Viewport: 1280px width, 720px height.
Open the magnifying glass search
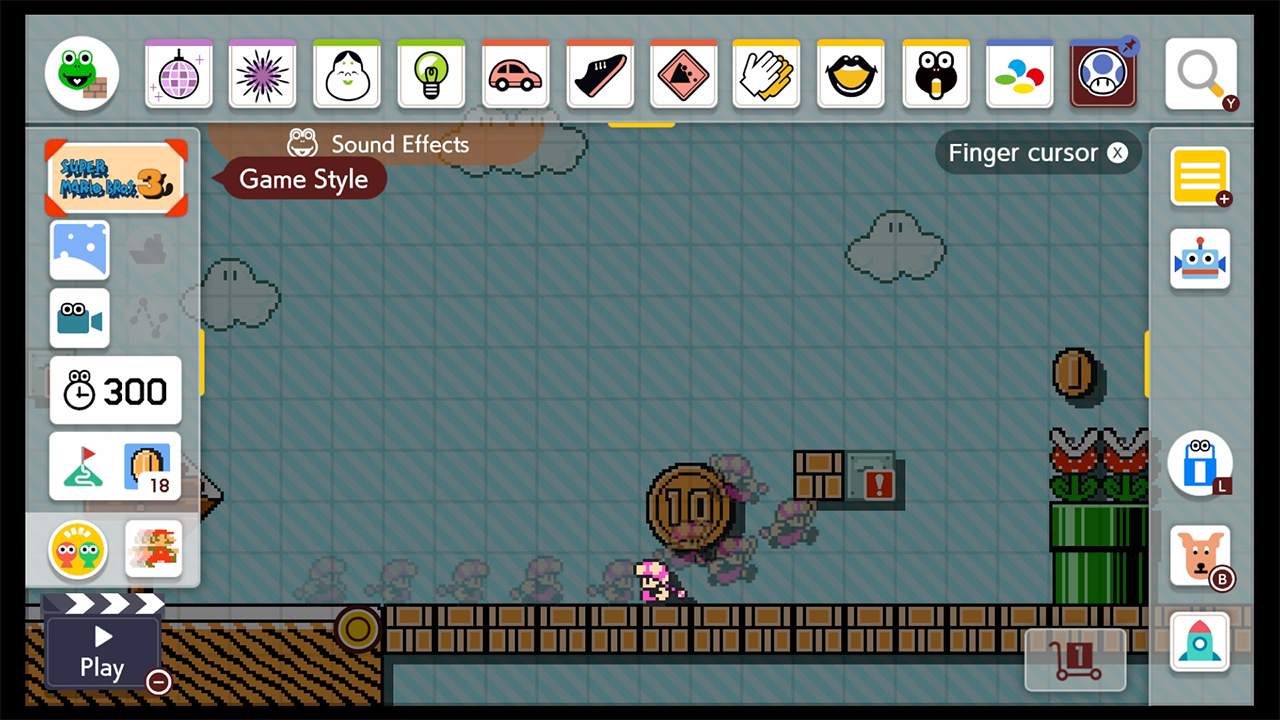click(1200, 73)
